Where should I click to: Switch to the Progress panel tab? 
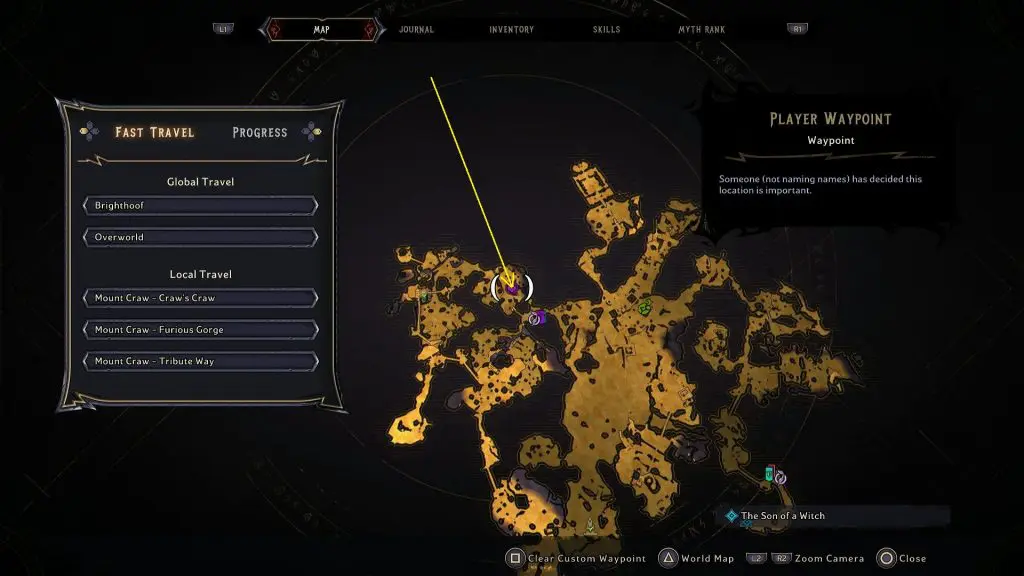click(x=259, y=132)
